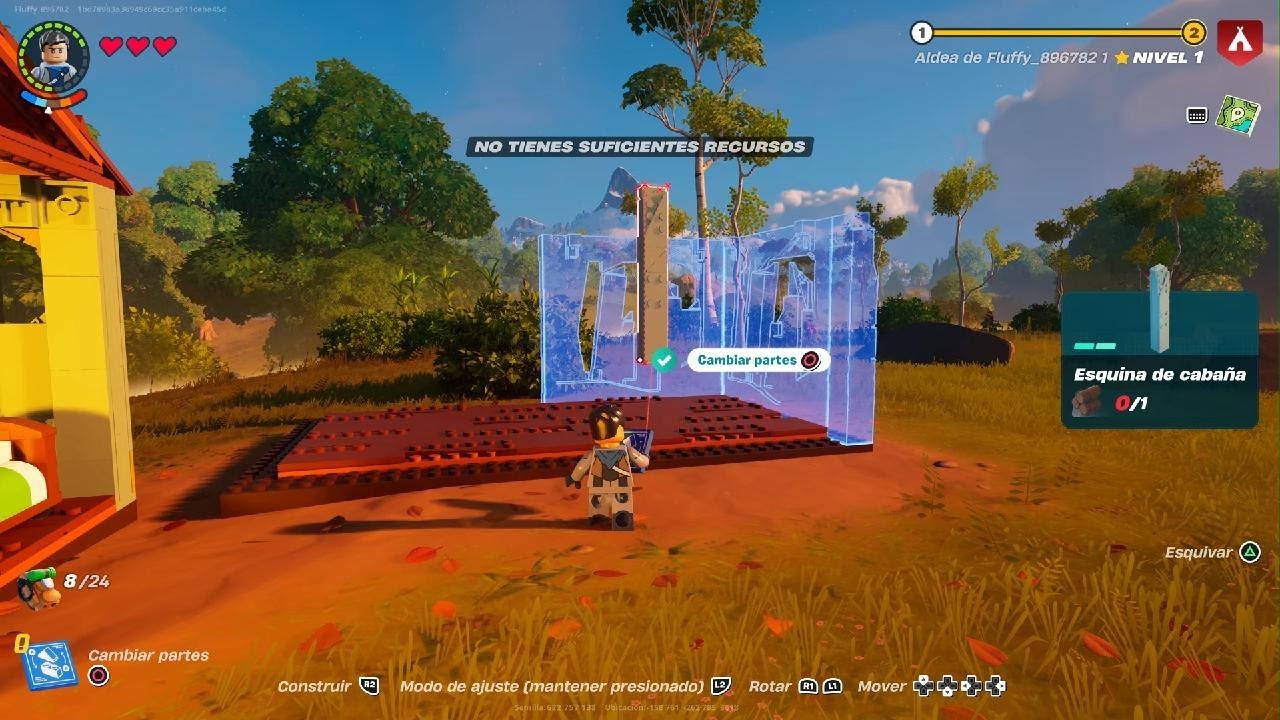Click the Aldea de Fluffy village name
The width and height of the screenshot is (1280, 720).
tap(1010, 57)
